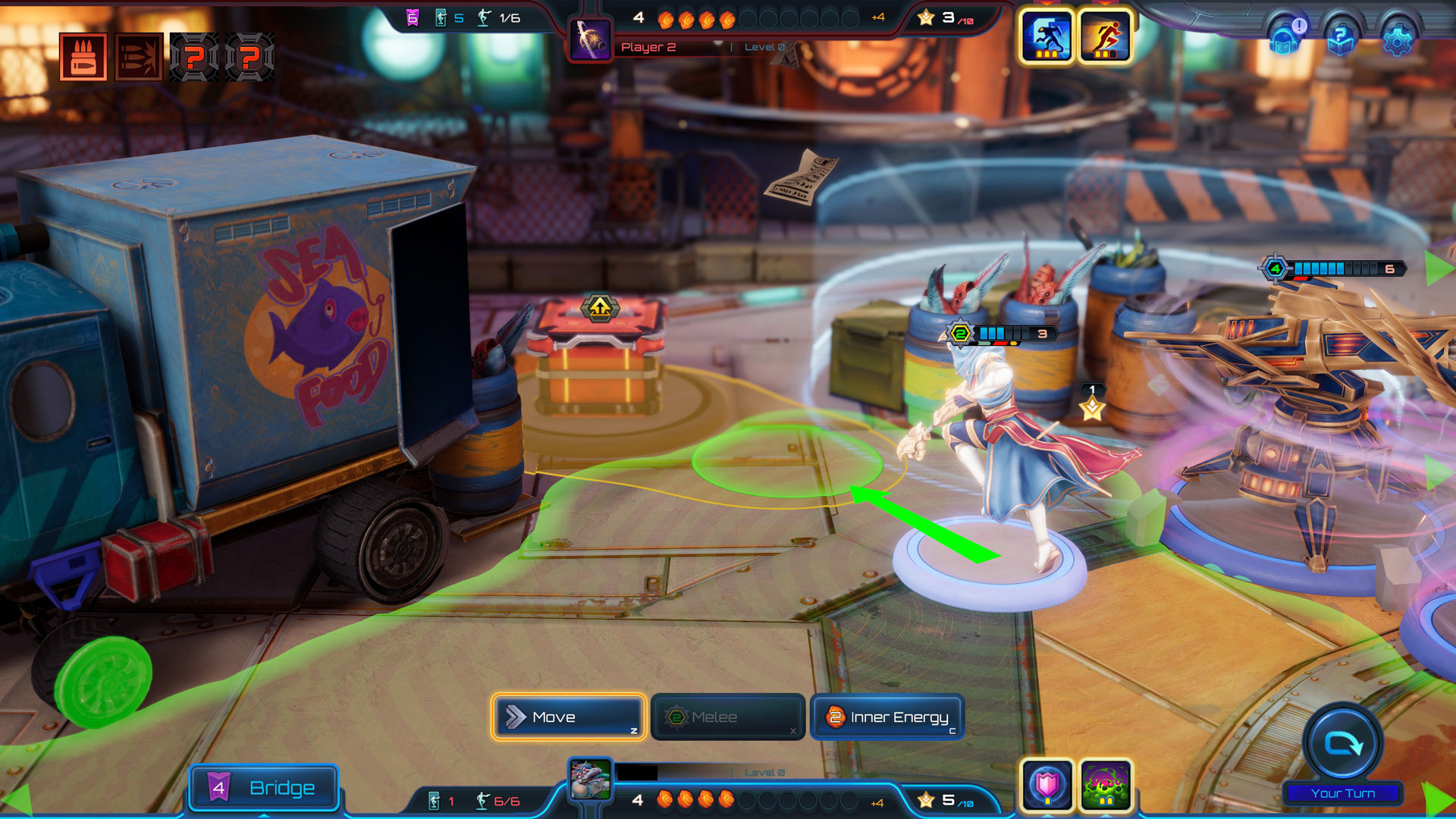The image size is (1456, 819).
Task: Select the pink shield ability card
Action: 1047,785
